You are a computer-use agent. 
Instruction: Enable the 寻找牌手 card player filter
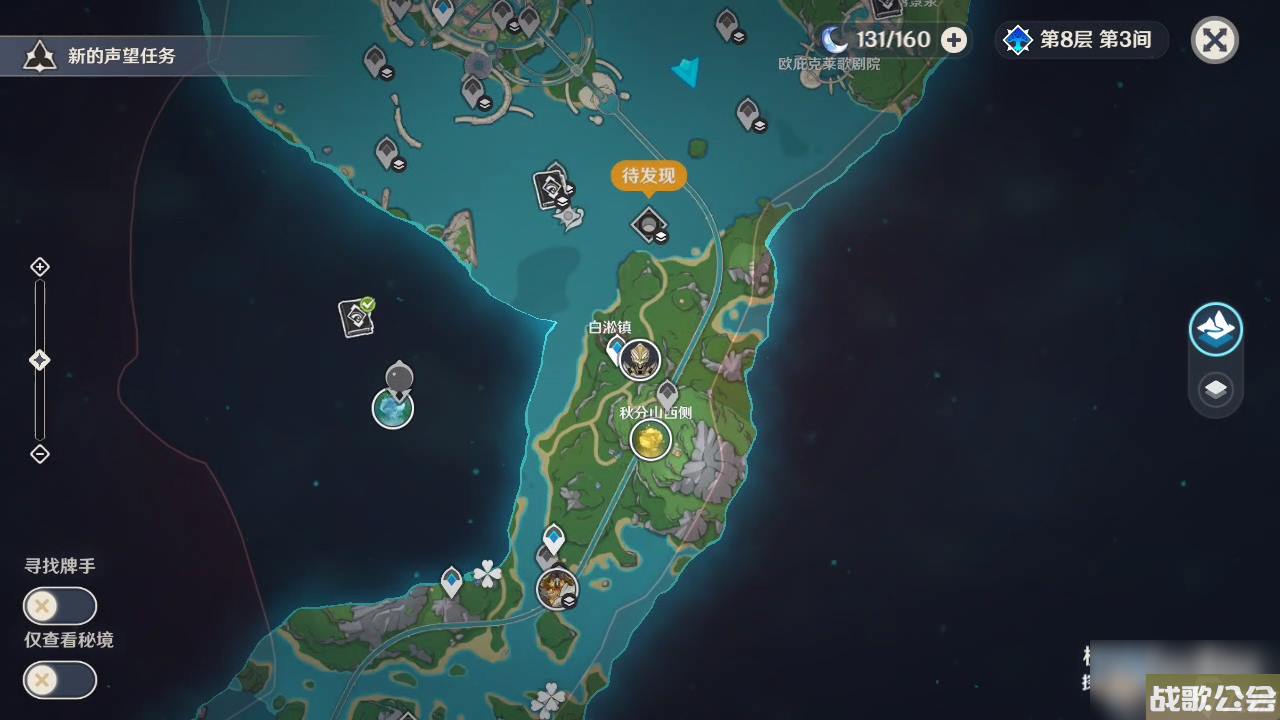[60, 606]
